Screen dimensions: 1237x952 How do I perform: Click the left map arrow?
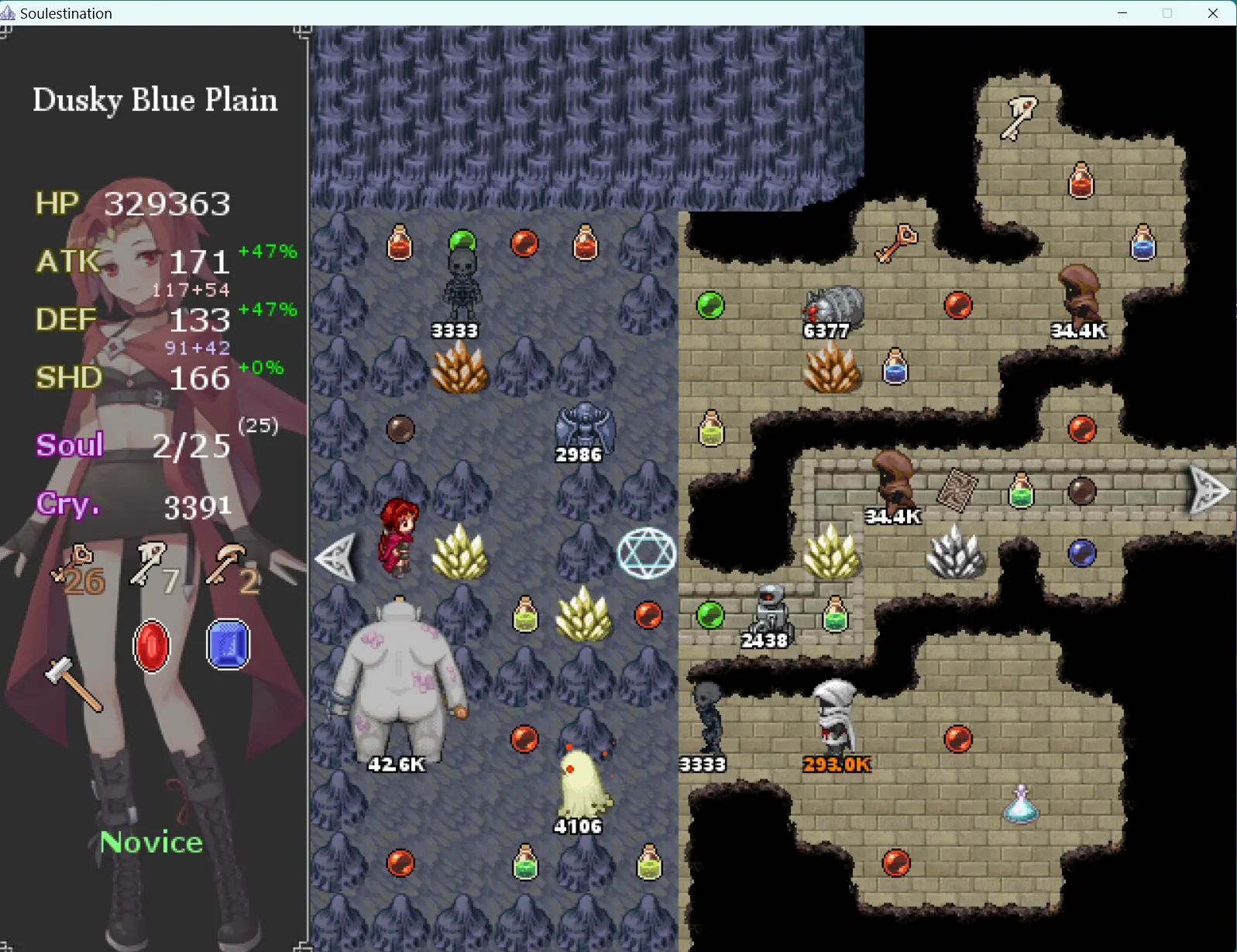(x=338, y=556)
